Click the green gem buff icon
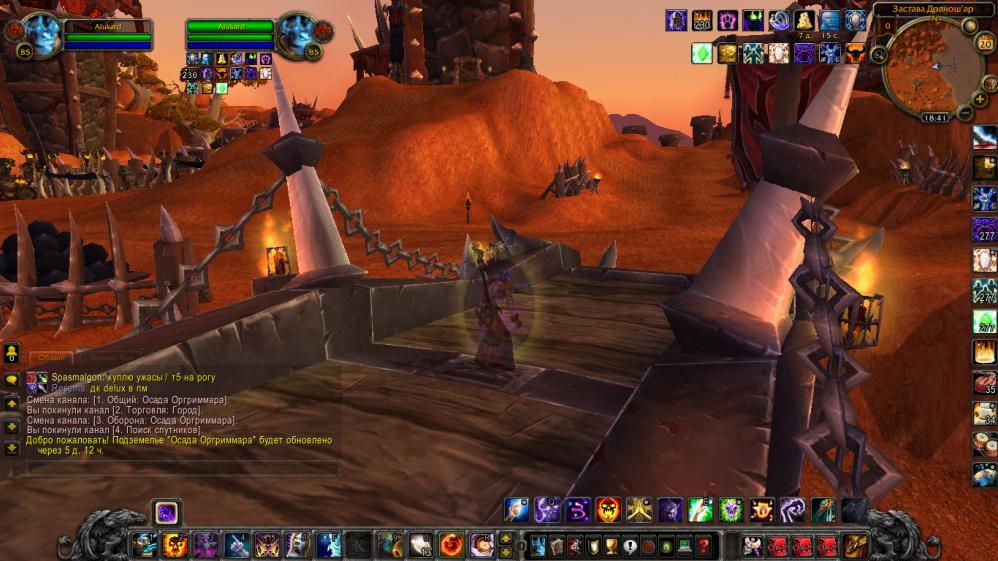The height and width of the screenshot is (561, 998). pos(702,53)
